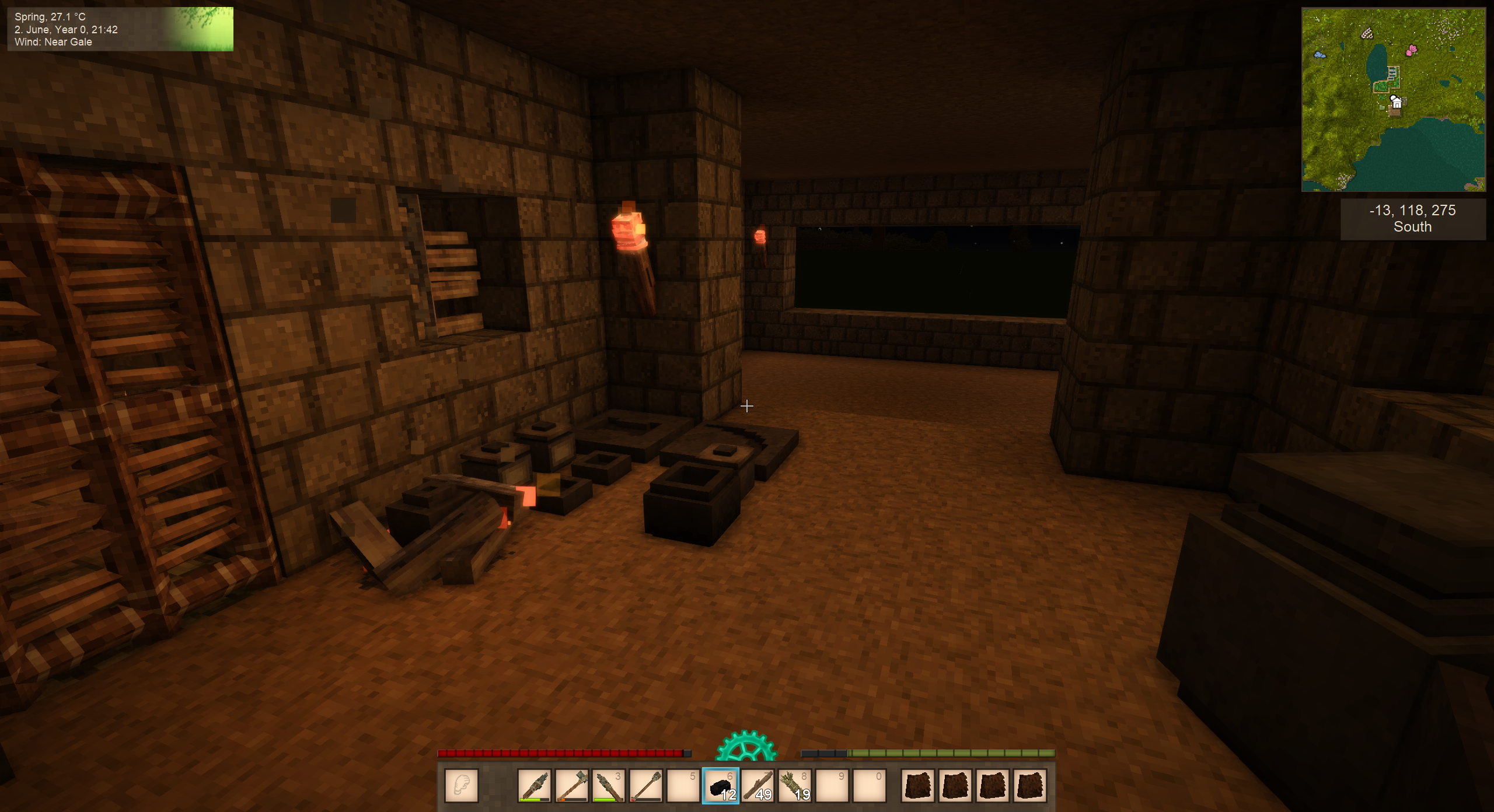Click the coordinates panel showing South

(1412, 219)
